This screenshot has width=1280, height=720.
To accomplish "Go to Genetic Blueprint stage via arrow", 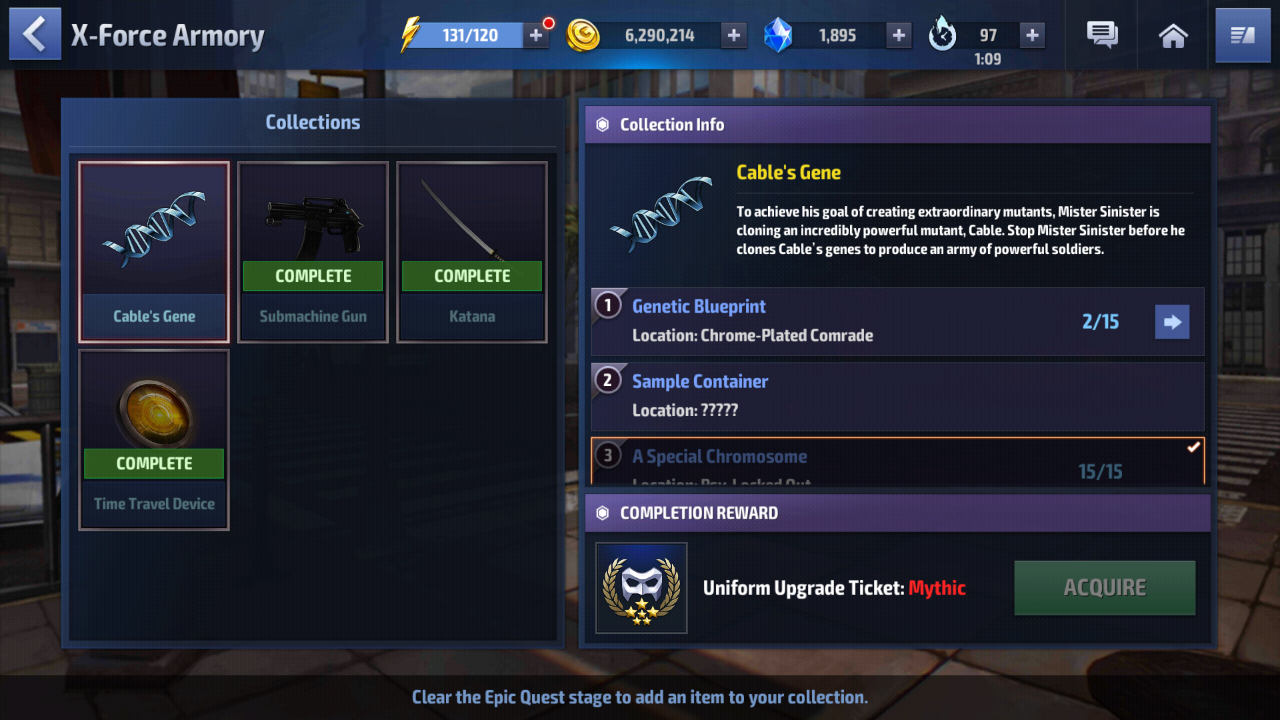I will click(x=1172, y=322).
